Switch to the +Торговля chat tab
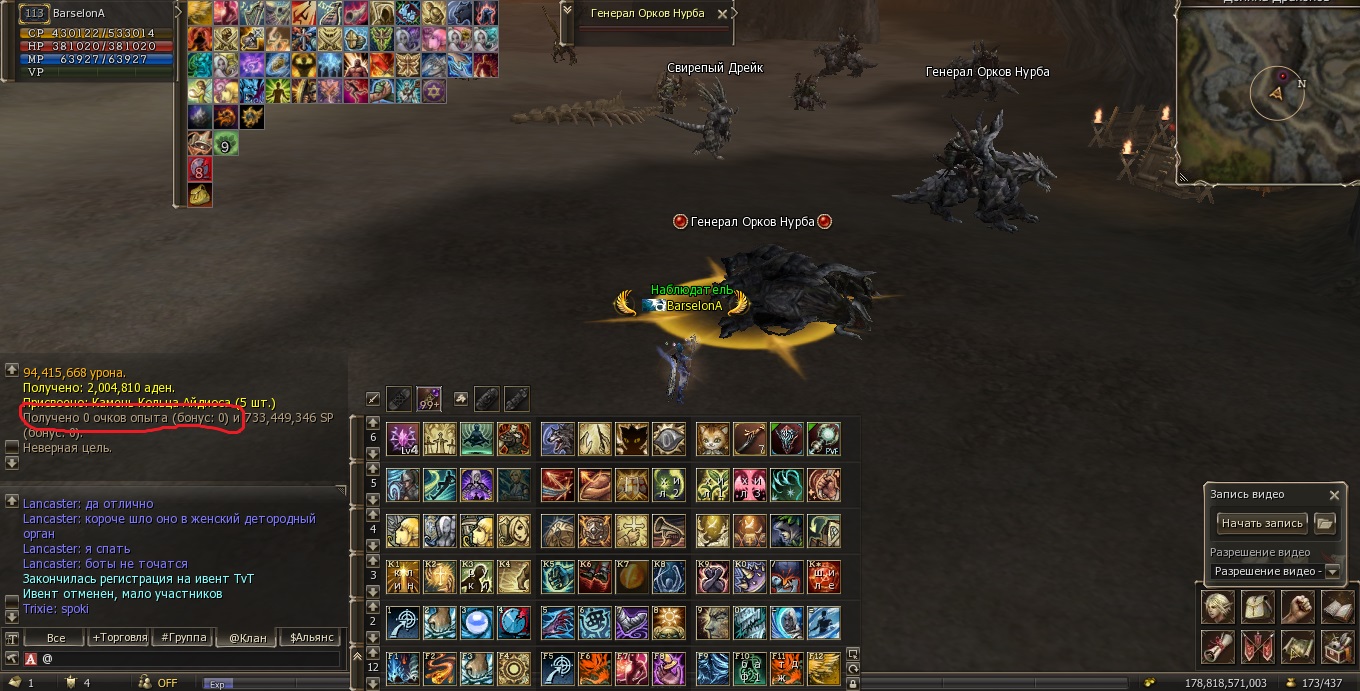Image resolution: width=1360 pixels, height=691 pixels. pos(119,637)
